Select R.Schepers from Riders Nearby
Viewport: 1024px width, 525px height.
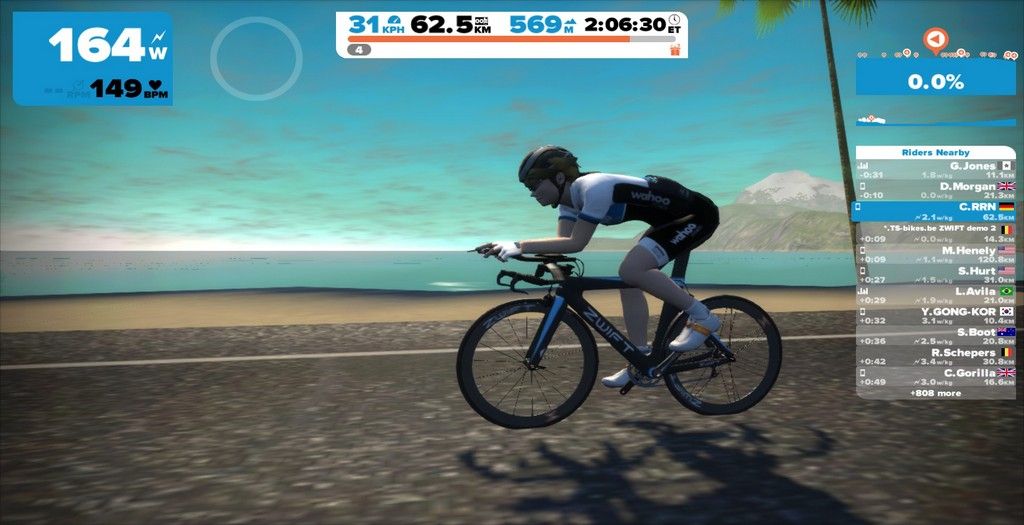click(x=935, y=357)
